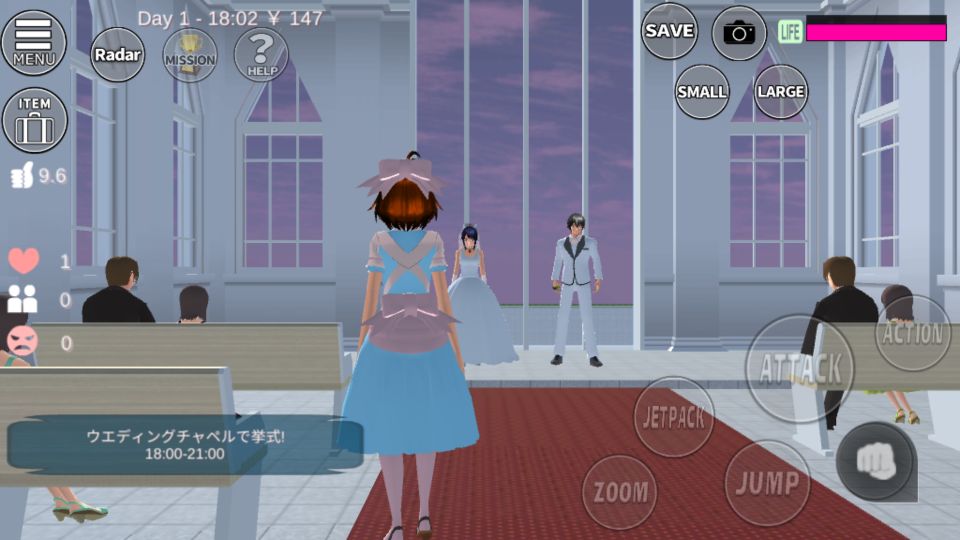
Task: Tap the SAVE button
Action: (x=669, y=31)
